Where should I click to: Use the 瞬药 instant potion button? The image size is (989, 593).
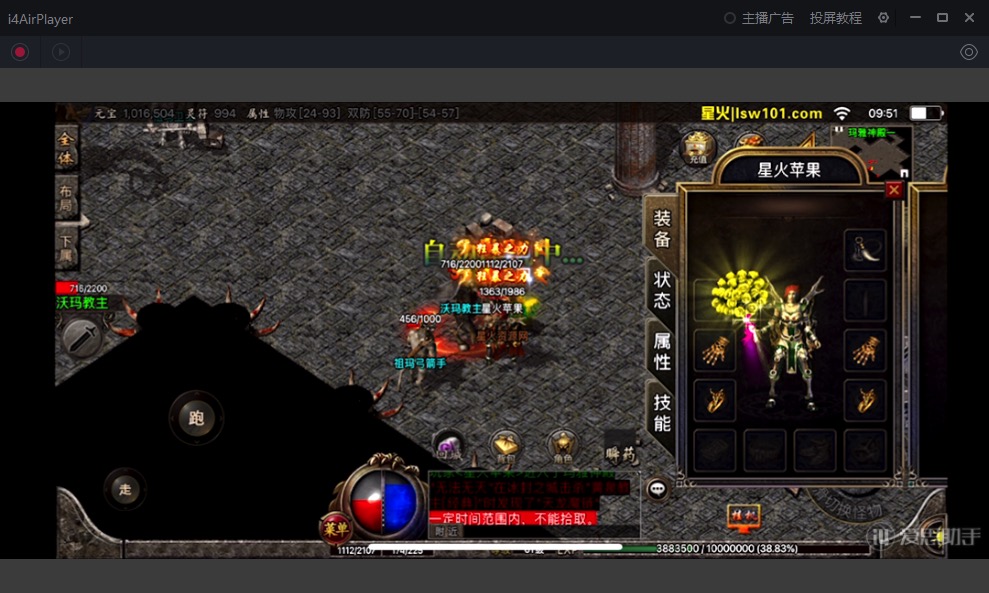point(620,446)
